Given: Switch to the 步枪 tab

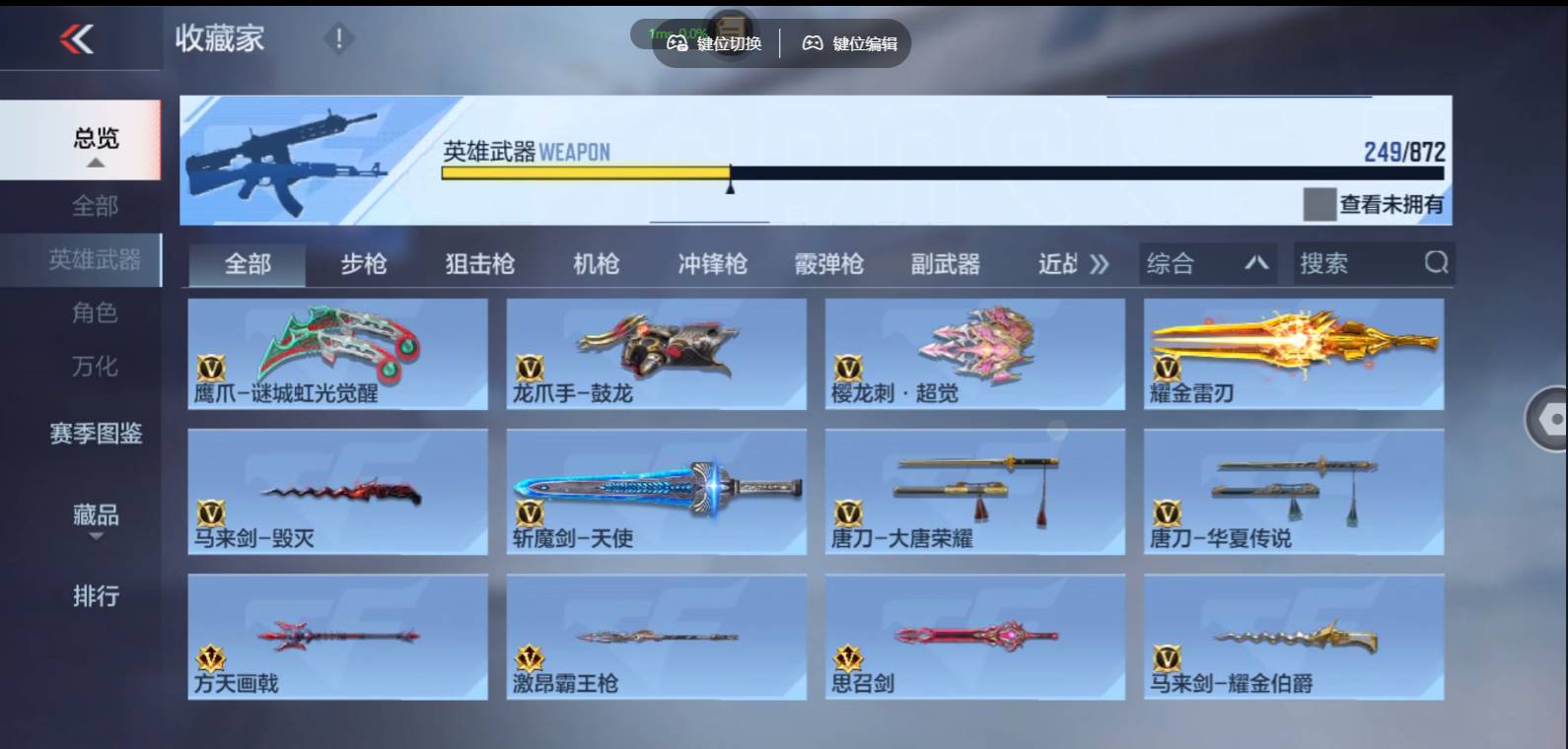Looking at the screenshot, I should [366, 263].
